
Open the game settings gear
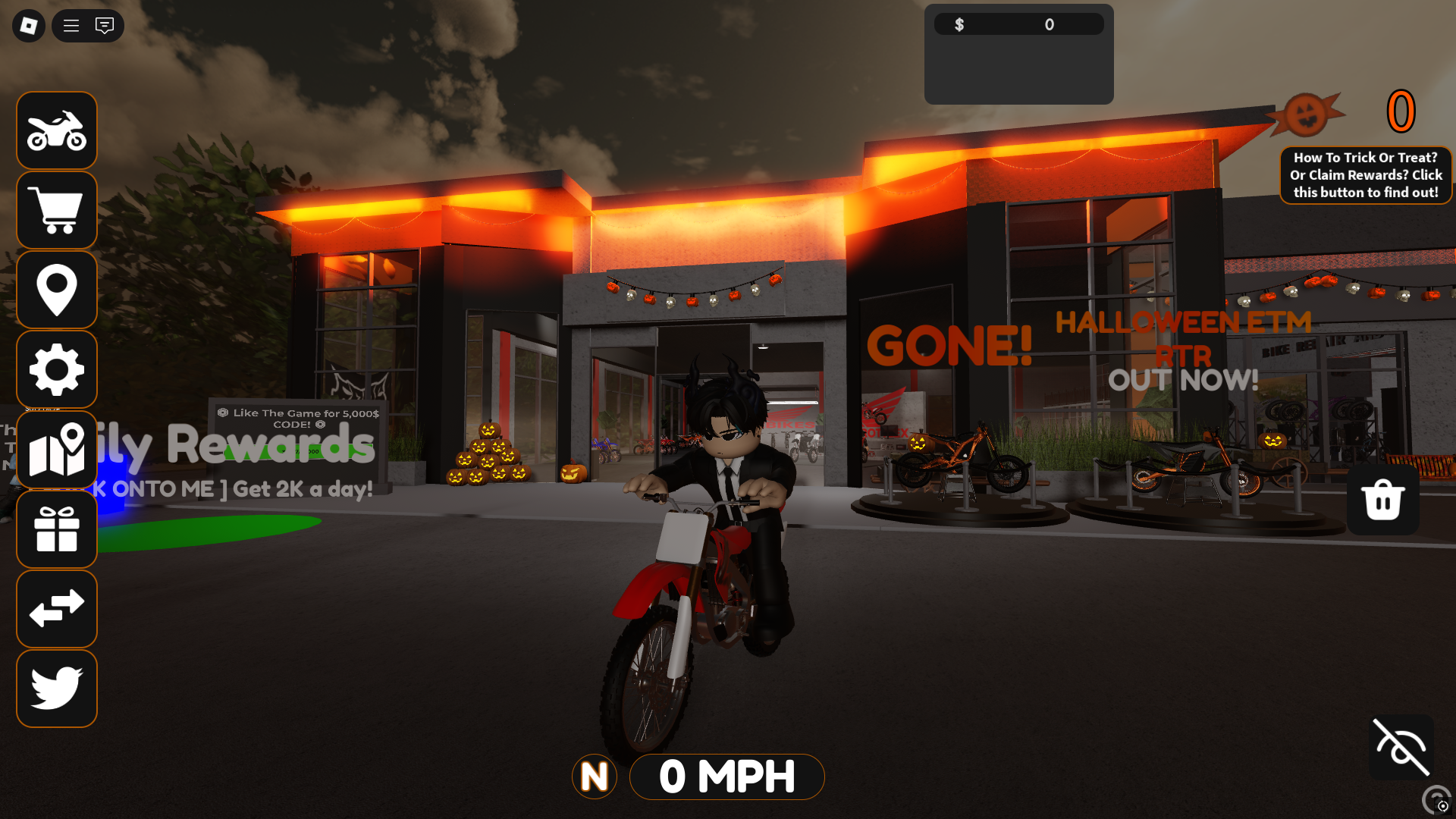point(56,369)
